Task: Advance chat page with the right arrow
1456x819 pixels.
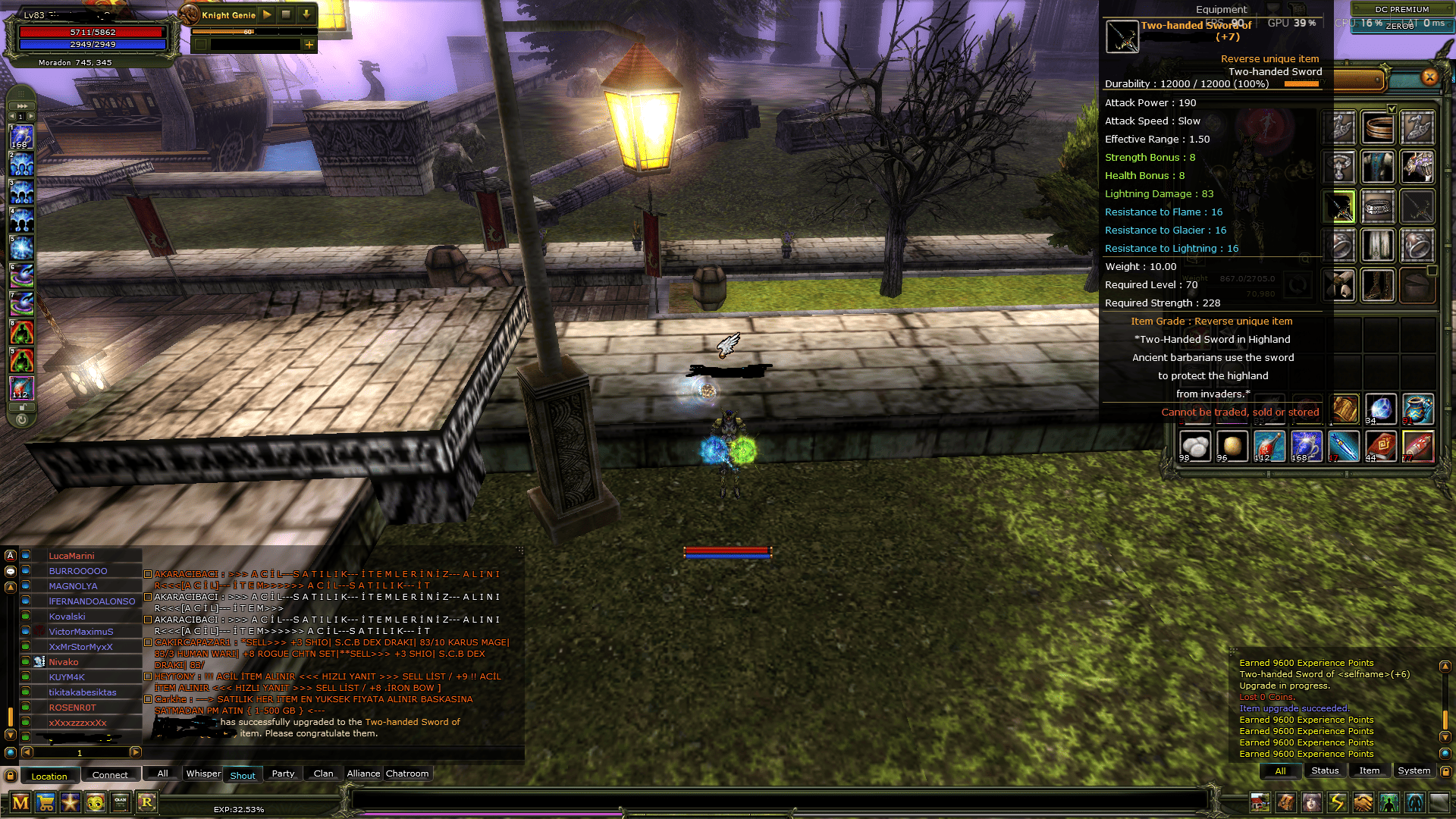Action: pyautogui.click(x=136, y=752)
